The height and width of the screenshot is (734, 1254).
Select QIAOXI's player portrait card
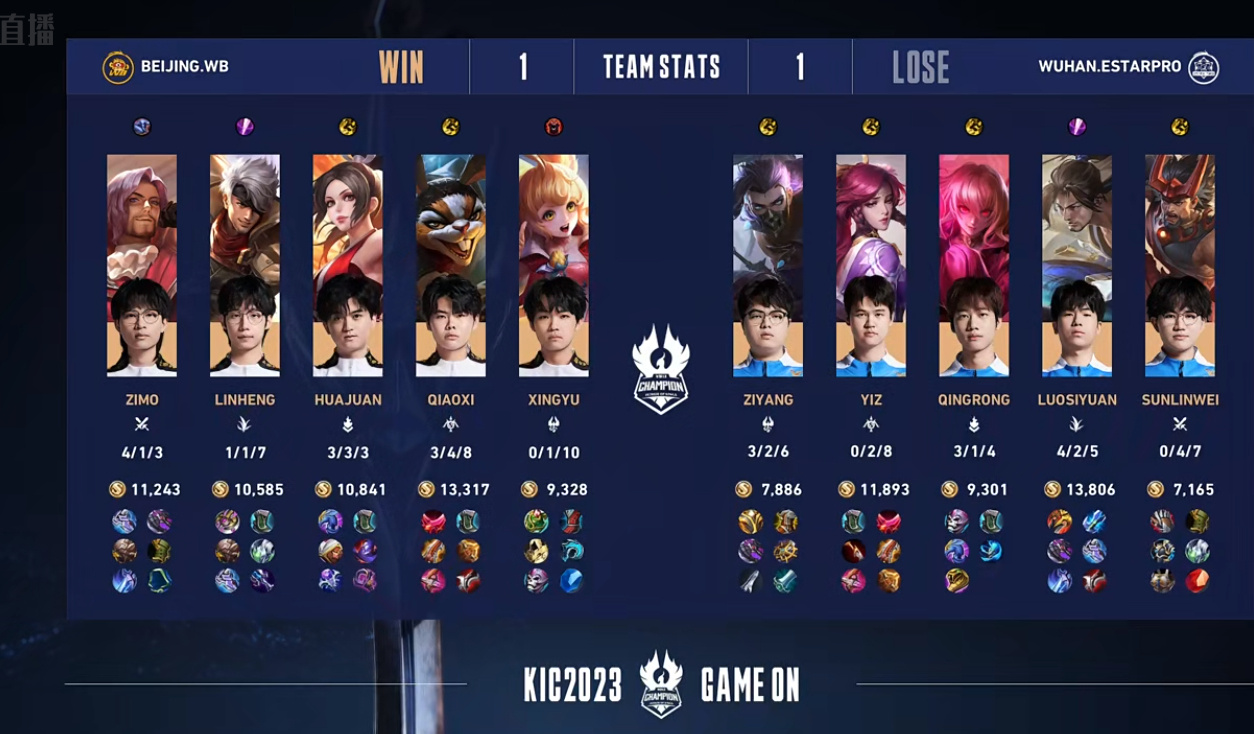451,266
